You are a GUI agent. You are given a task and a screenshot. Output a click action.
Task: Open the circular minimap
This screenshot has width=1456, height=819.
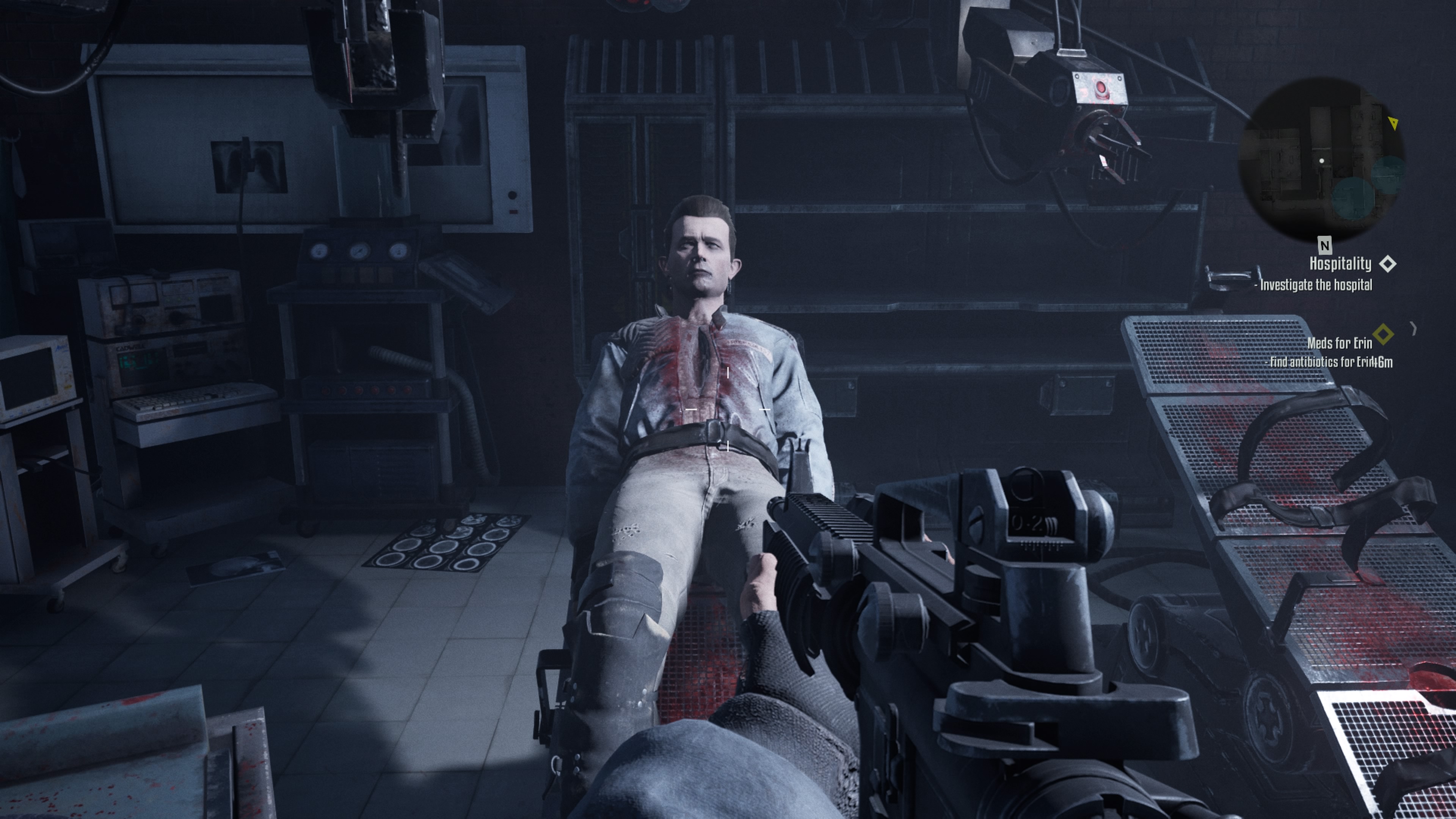point(1321,160)
